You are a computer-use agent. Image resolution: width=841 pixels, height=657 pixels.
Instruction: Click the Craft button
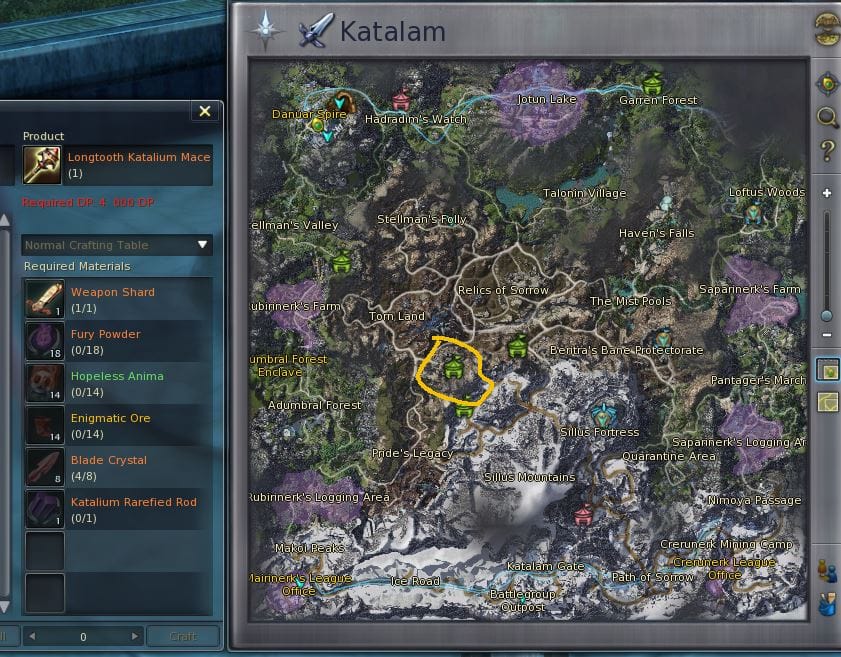point(183,636)
